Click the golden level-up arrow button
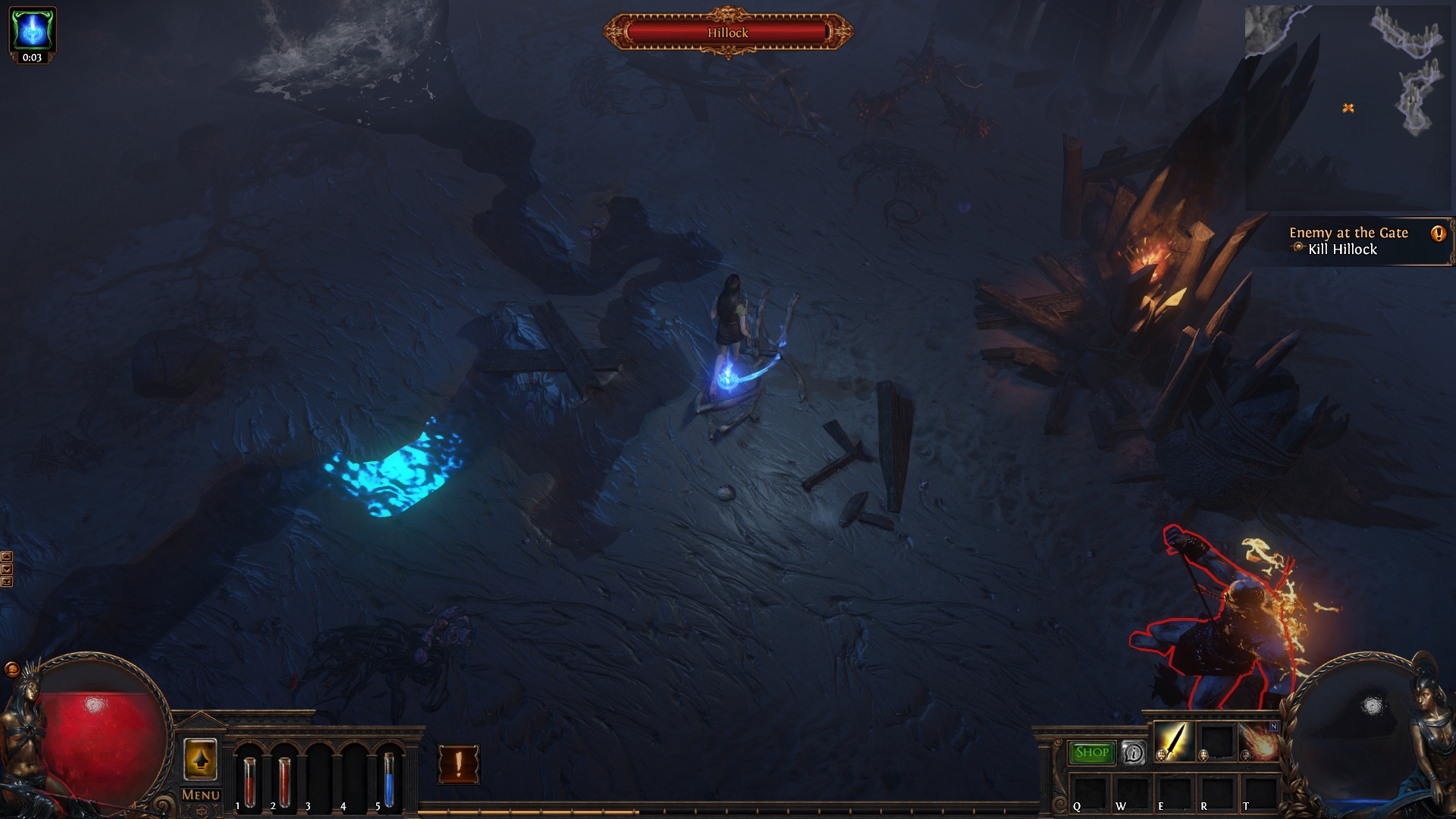The width and height of the screenshot is (1456, 819). (x=201, y=759)
